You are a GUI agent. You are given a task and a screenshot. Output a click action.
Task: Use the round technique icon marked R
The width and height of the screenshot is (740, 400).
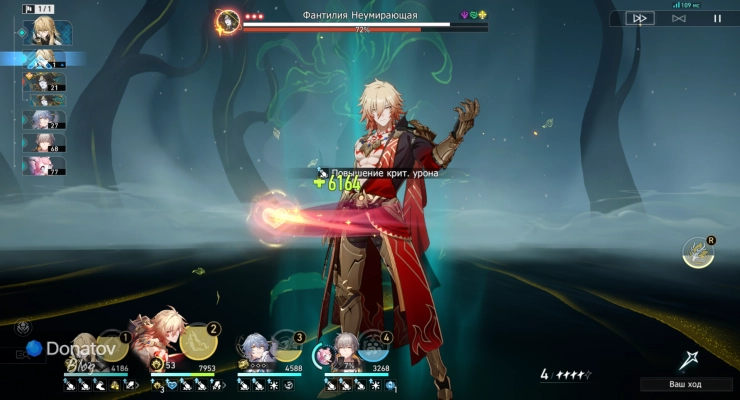pyautogui.click(x=697, y=253)
